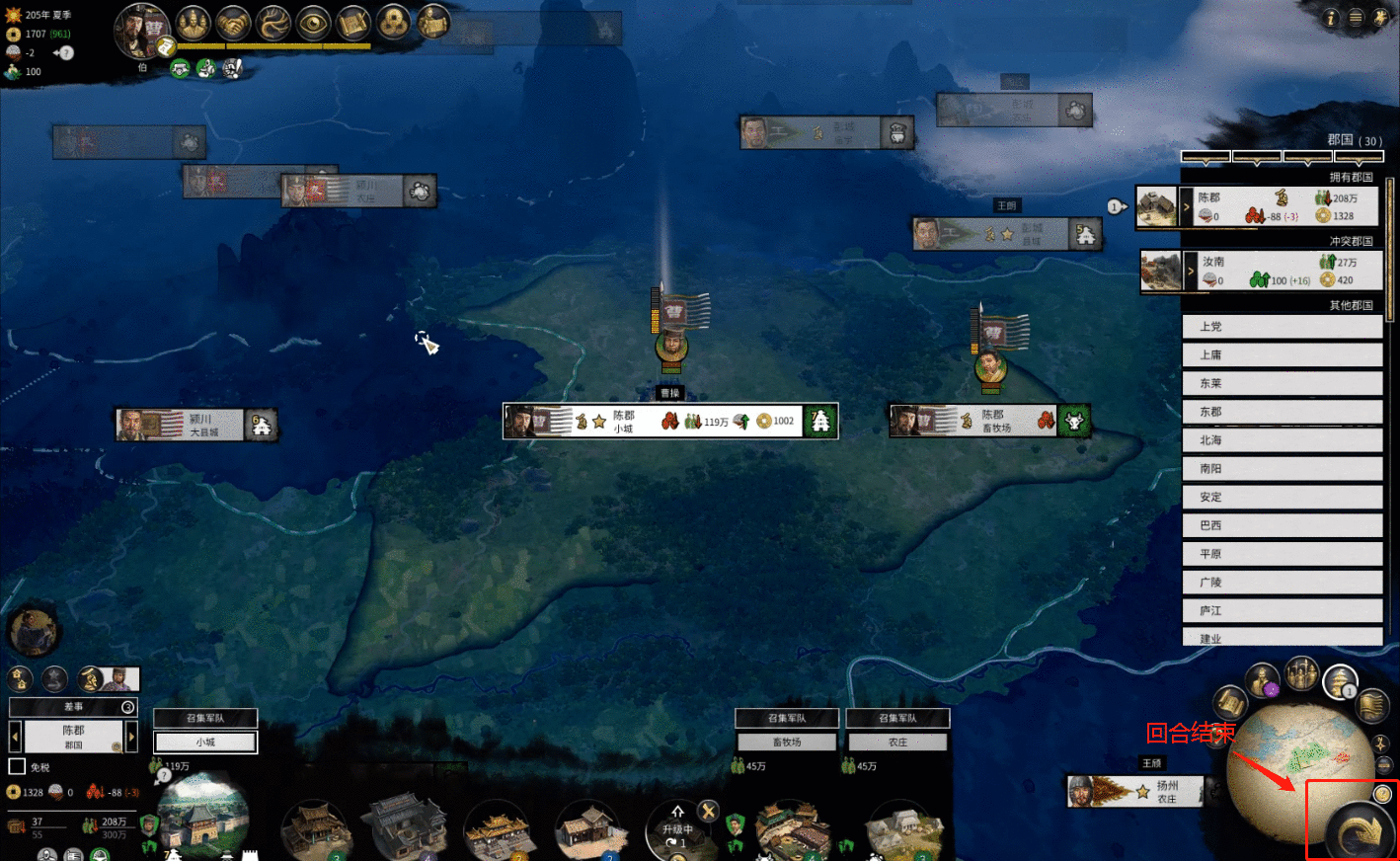This screenshot has width=1400, height=861.
Task: Choose 庐江 in the commandery list
Action: (1282, 611)
